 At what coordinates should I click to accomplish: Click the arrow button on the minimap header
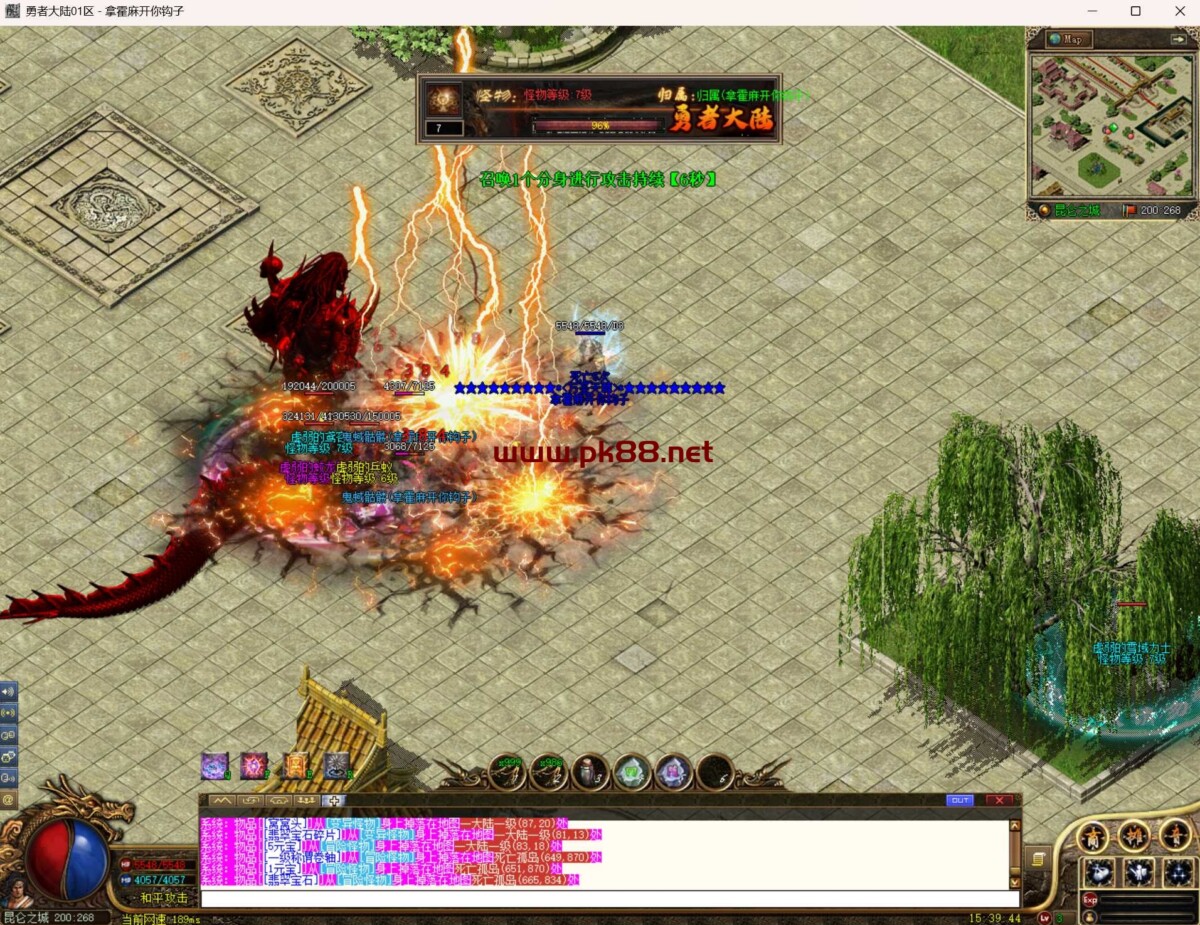pos(1177,39)
